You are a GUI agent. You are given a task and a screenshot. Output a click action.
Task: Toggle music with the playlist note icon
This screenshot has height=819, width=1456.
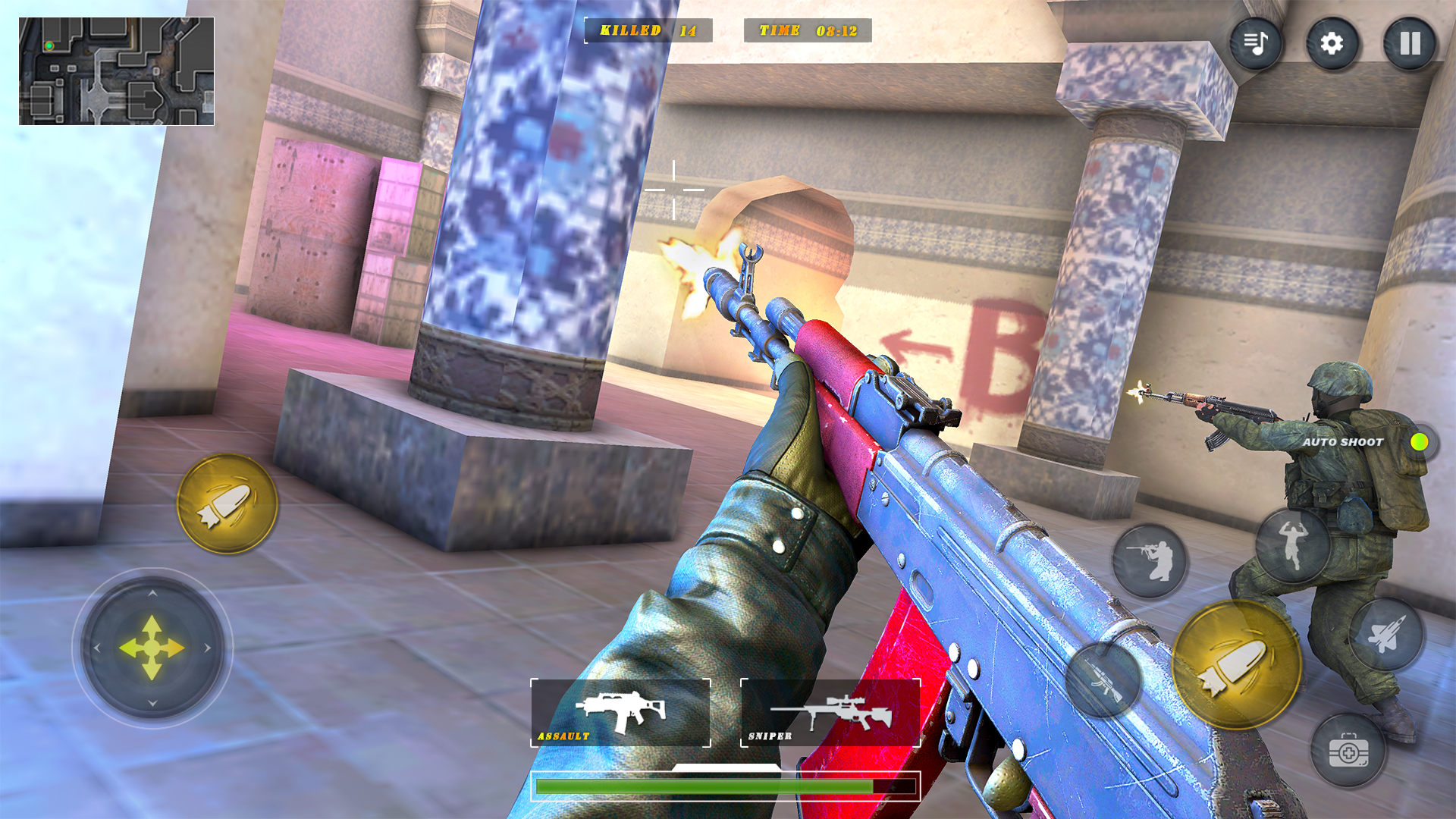click(1256, 43)
